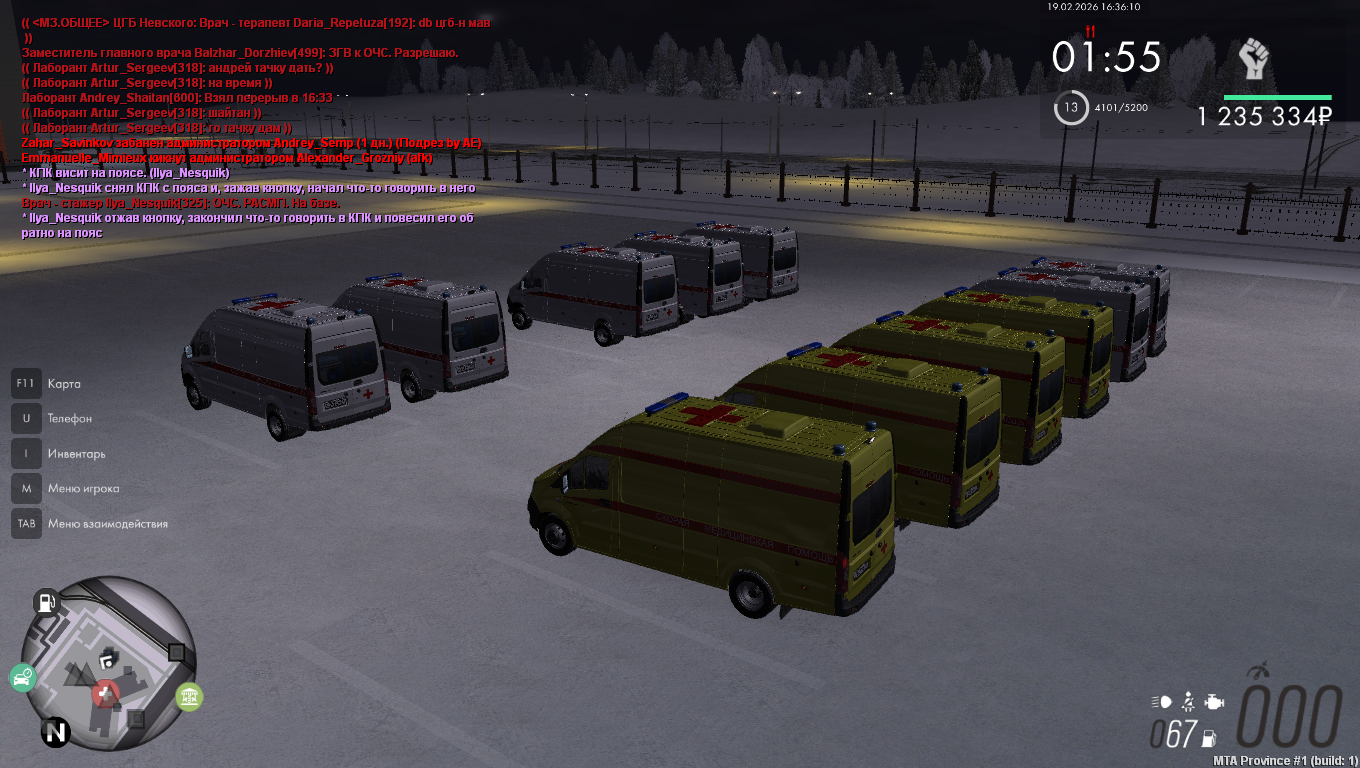Select the green car marker on the minimap

(22, 678)
